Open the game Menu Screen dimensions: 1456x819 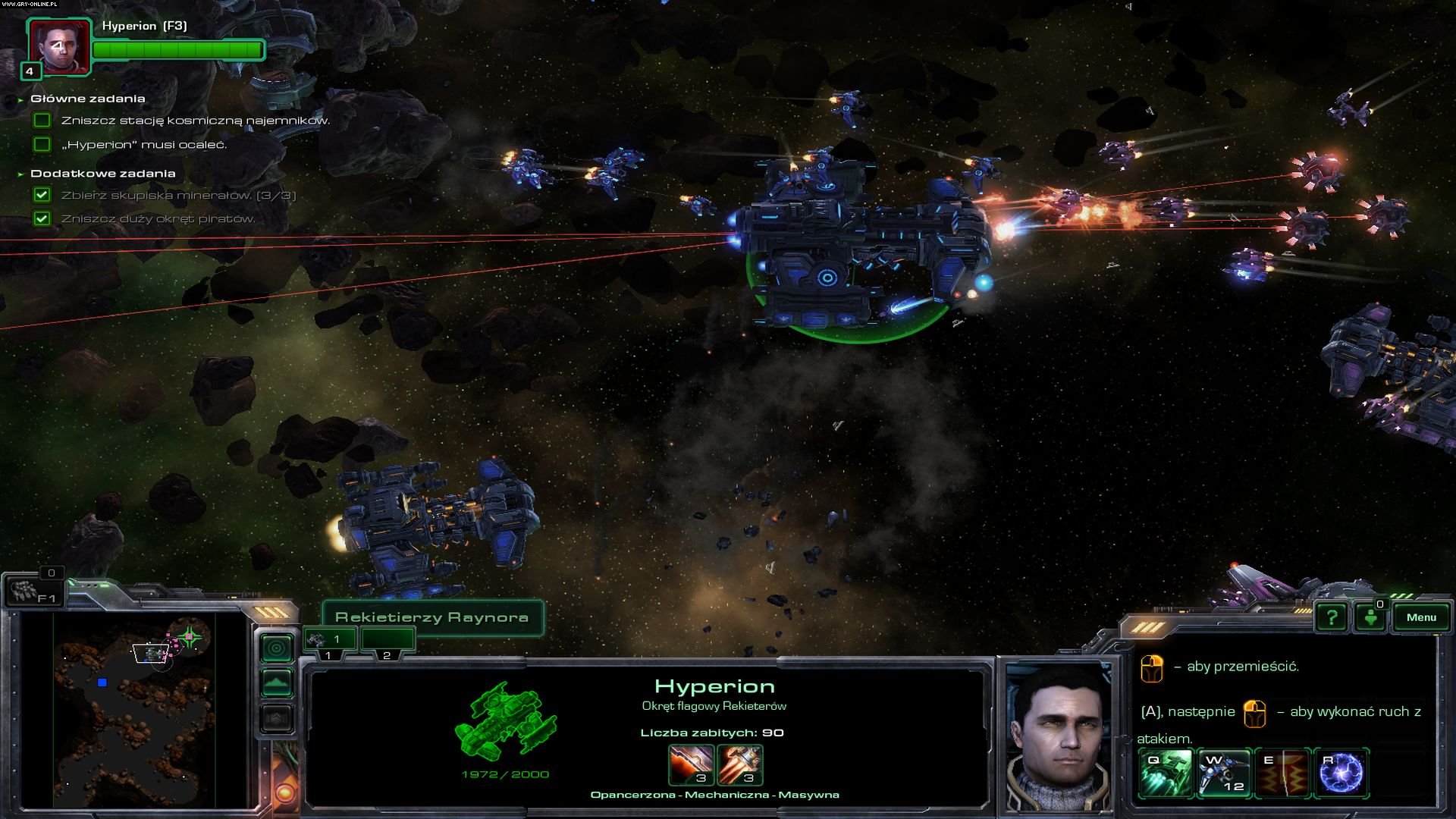pyautogui.click(x=1420, y=617)
